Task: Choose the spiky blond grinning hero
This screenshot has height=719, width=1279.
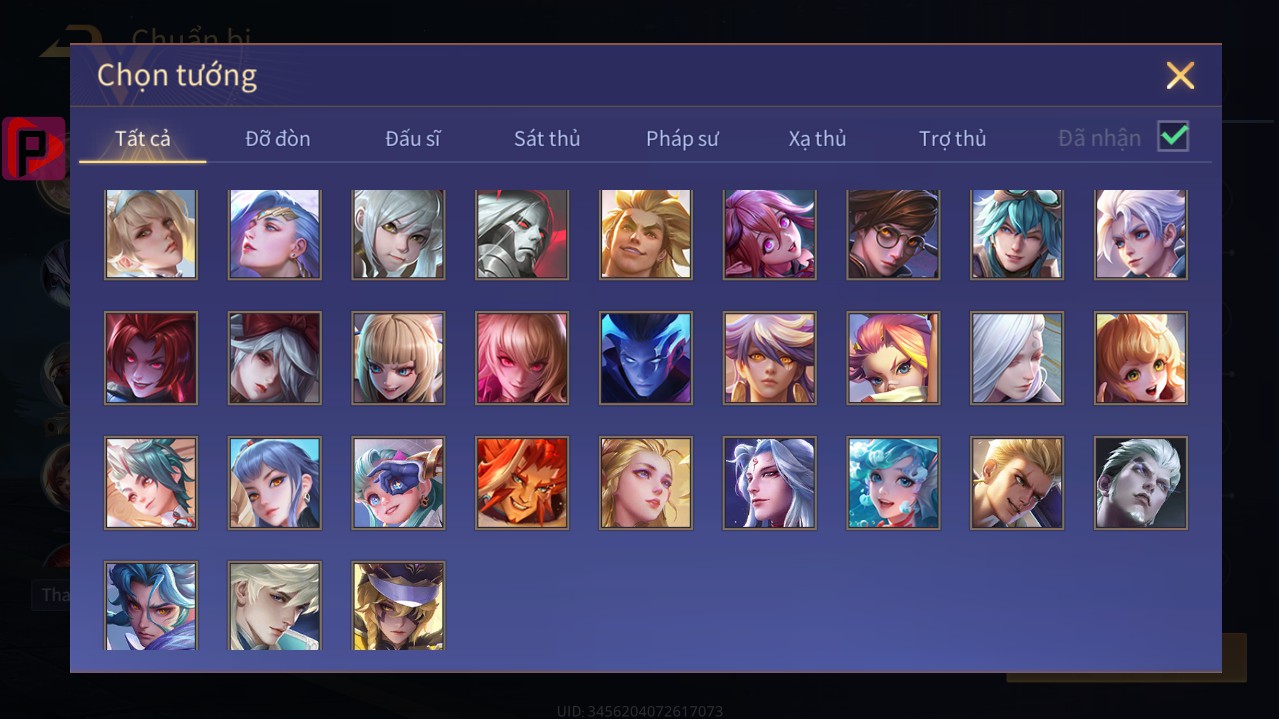Action: (x=646, y=234)
